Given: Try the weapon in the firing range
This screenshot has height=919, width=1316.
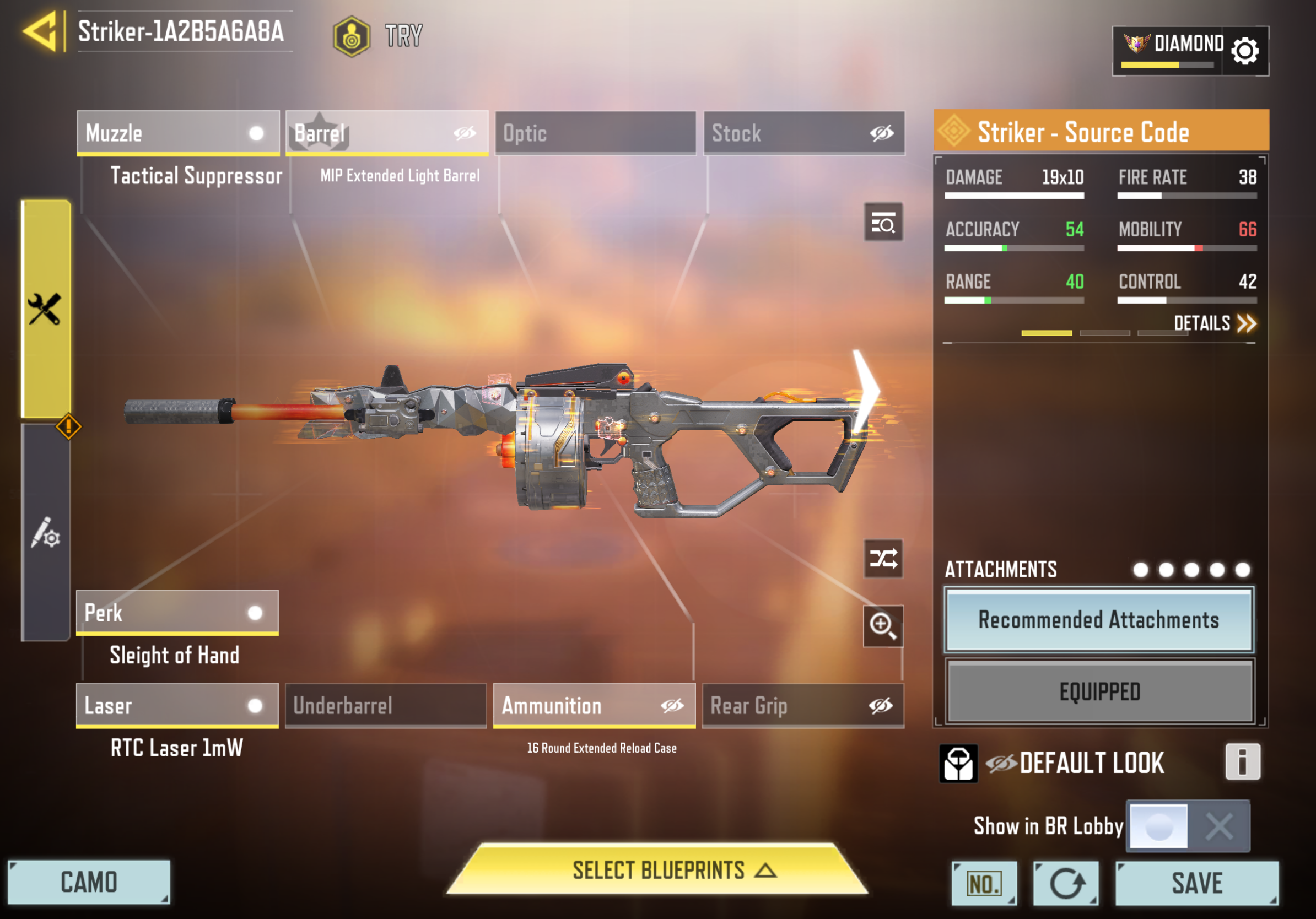Looking at the screenshot, I should point(378,35).
